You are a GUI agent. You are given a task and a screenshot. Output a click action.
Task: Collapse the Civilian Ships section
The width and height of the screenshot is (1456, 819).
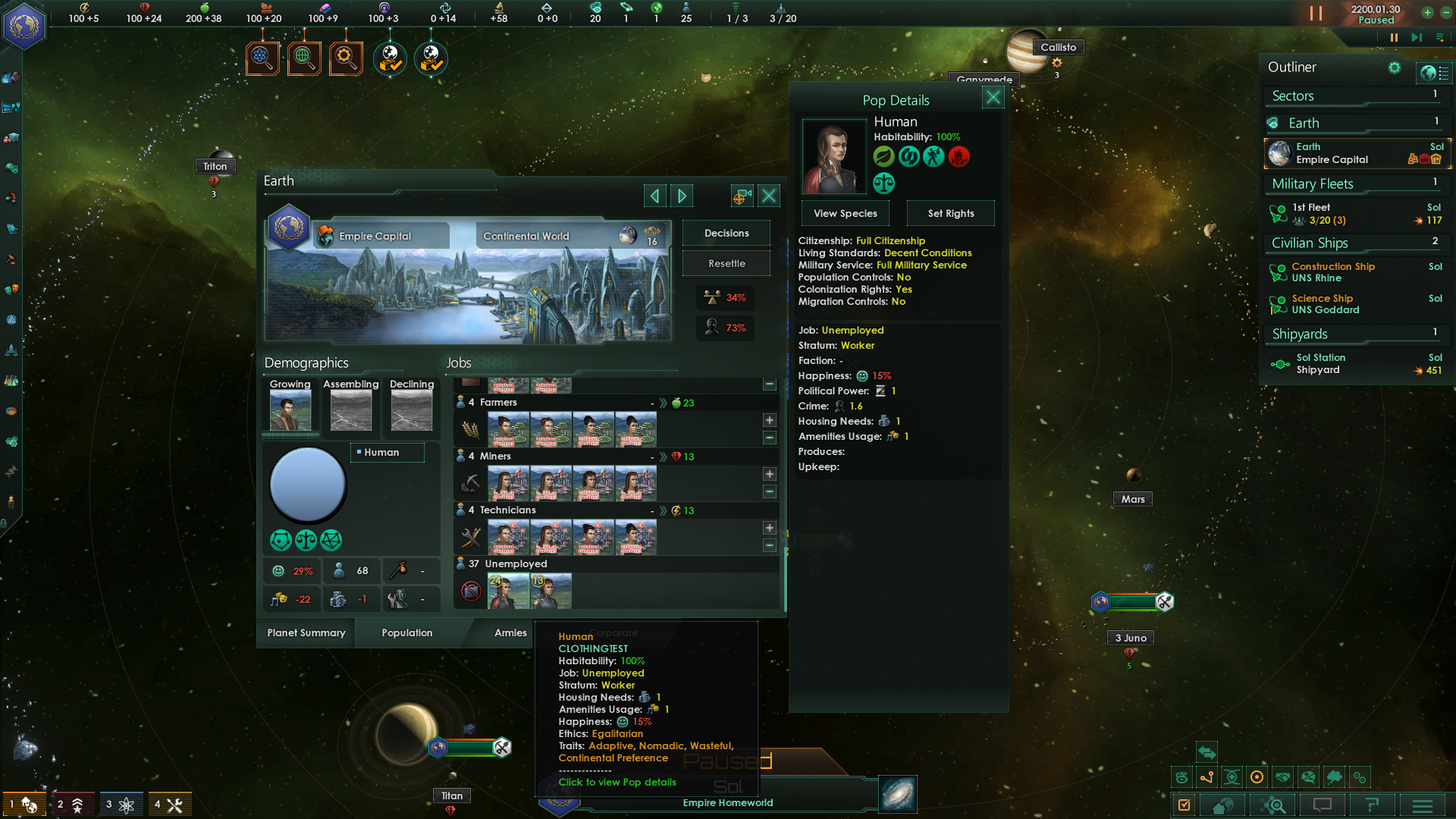click(x=1310, y=243)
